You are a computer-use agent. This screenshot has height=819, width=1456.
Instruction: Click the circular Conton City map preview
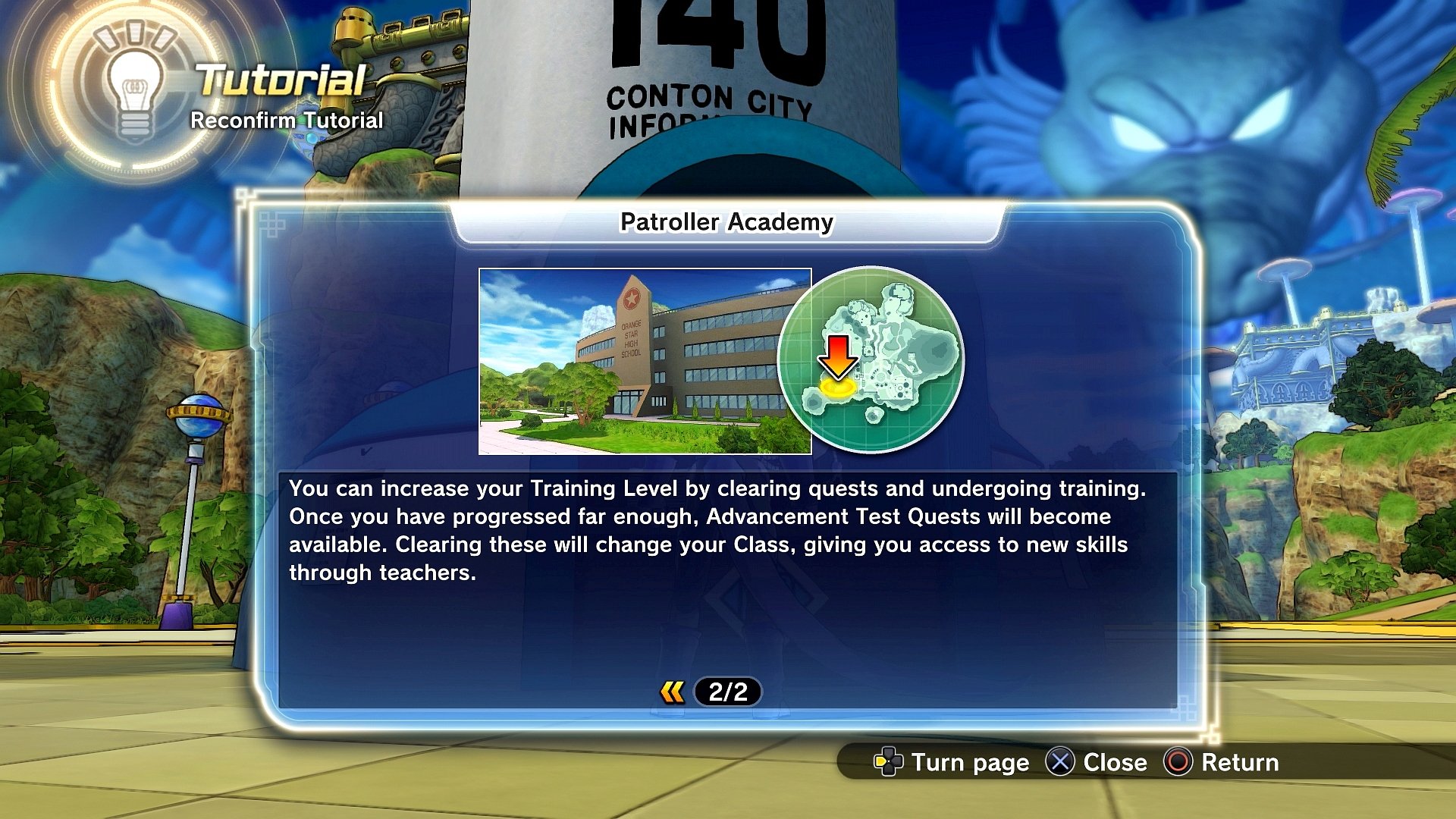(x=872, y=362)
